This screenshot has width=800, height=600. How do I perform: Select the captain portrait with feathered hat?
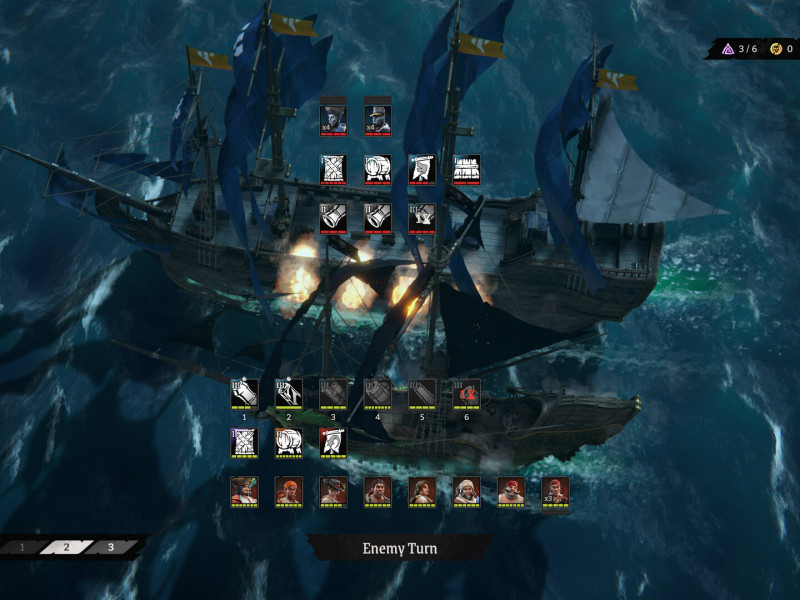(x=245, y=490)
